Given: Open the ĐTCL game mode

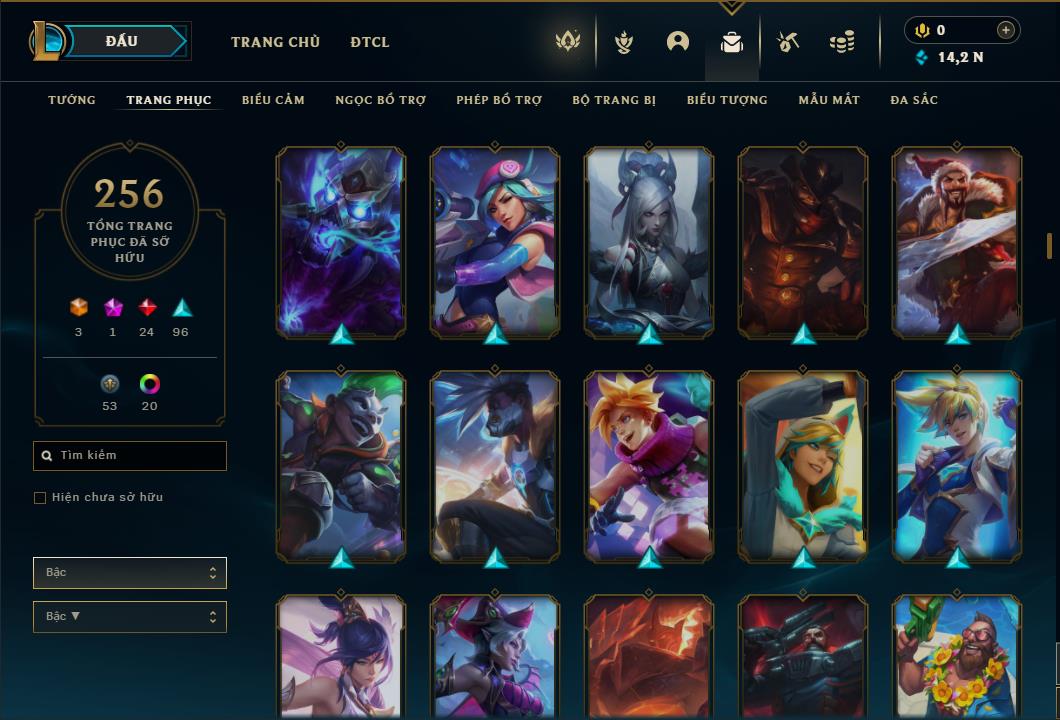Looking at the screenshot, I should 370,42.
